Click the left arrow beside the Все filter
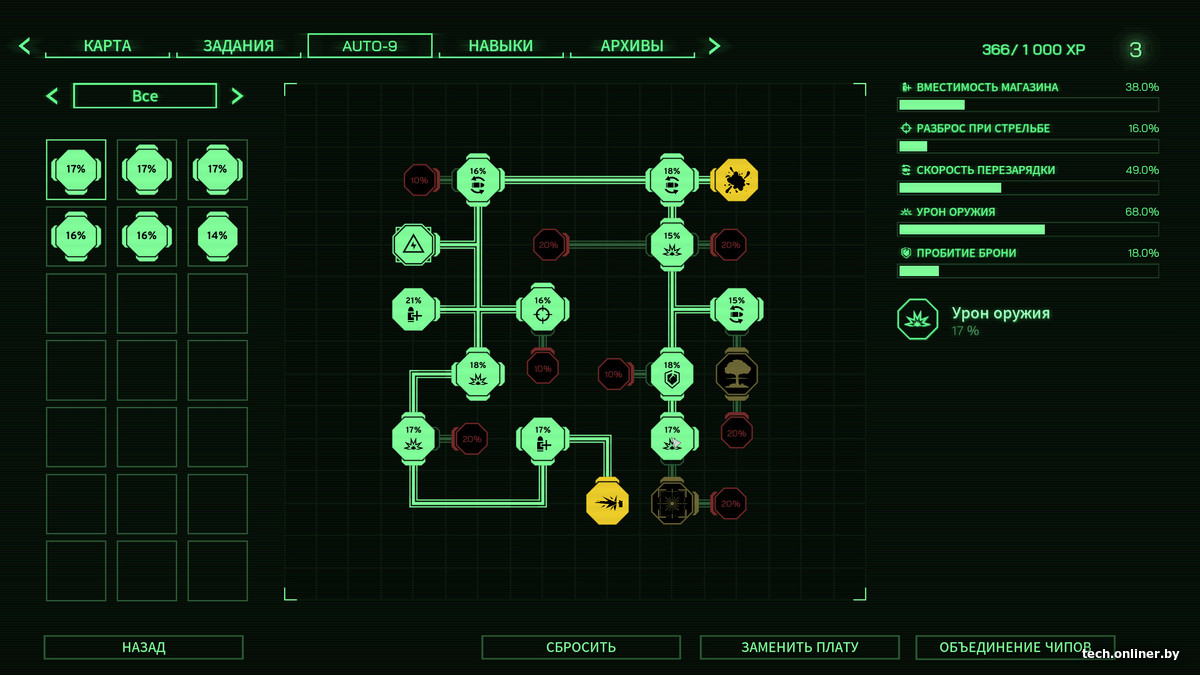The height and width of the screenshot is (675, 1200). point(53,96)
